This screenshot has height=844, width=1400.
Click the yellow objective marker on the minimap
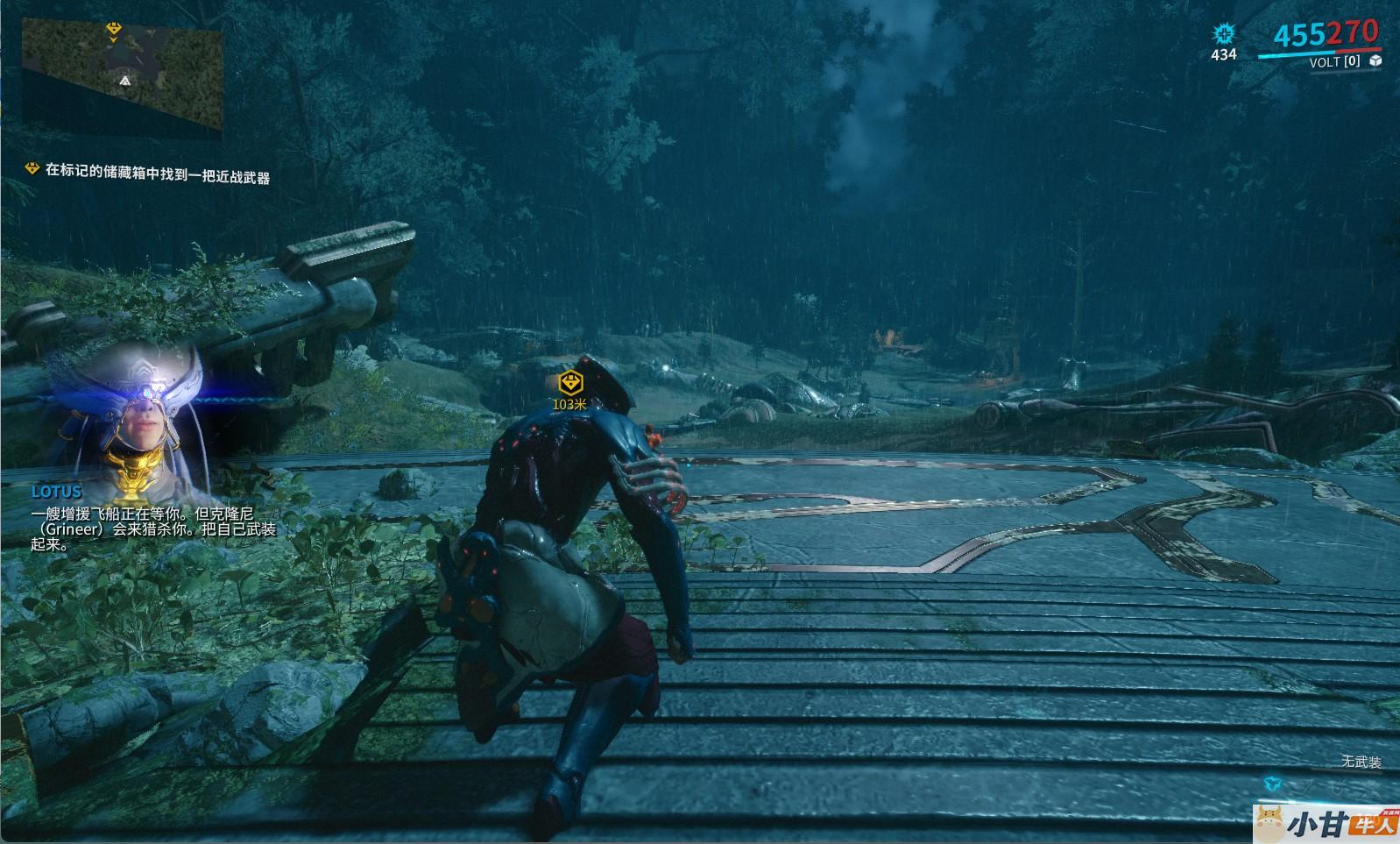(x=113, y=30)
